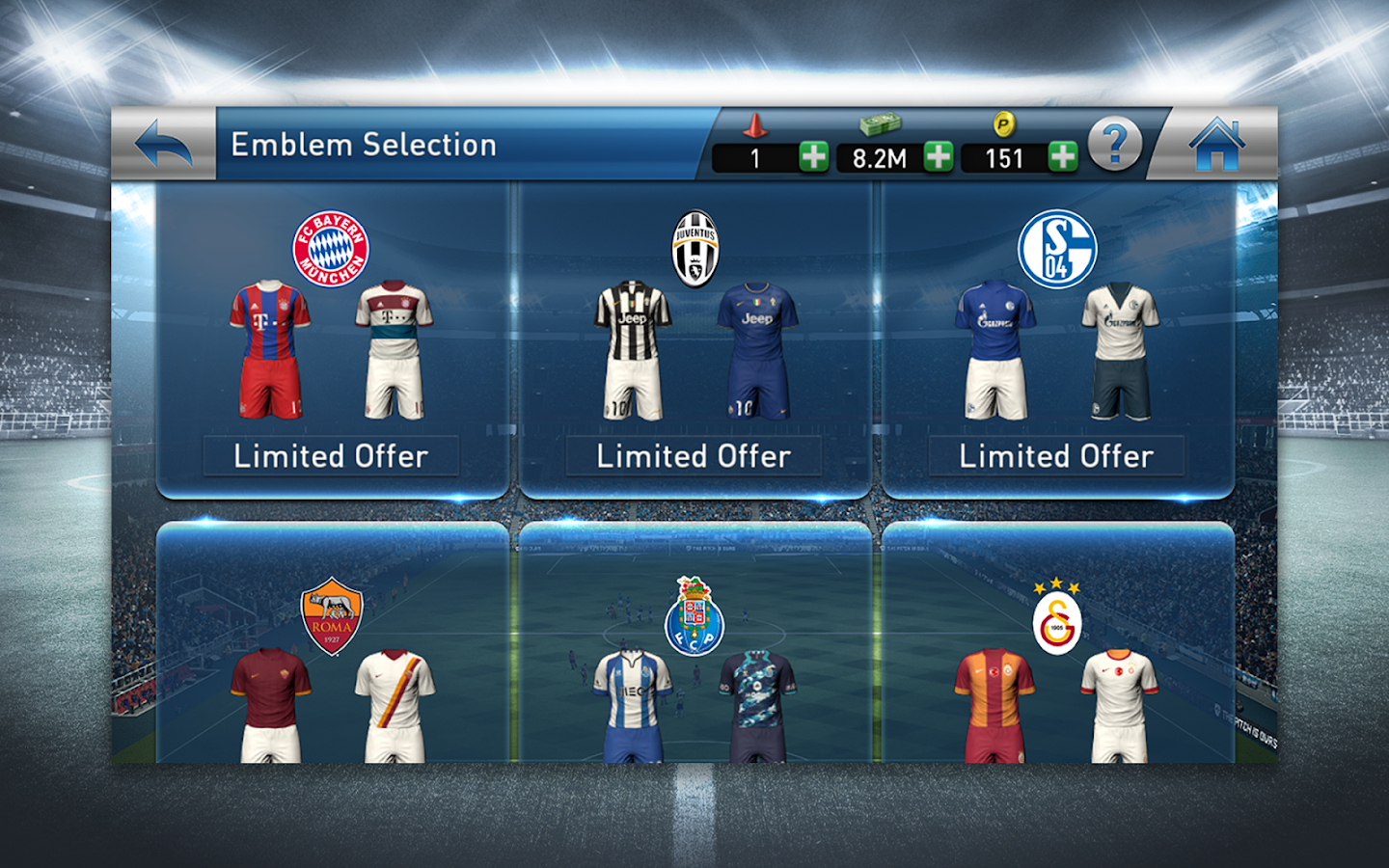Add more cash next to 8.2M

[938, 157]
